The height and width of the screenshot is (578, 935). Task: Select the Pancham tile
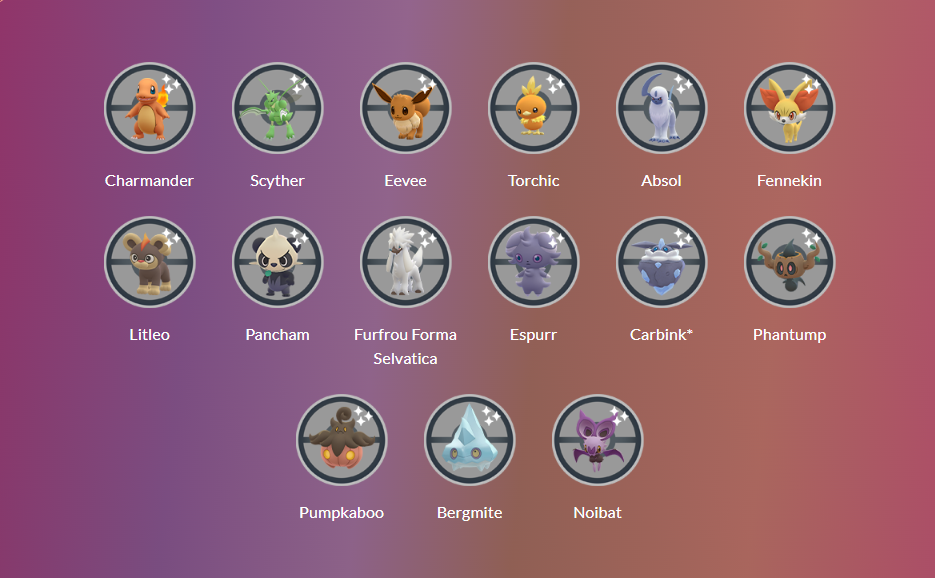coord(277,262)
